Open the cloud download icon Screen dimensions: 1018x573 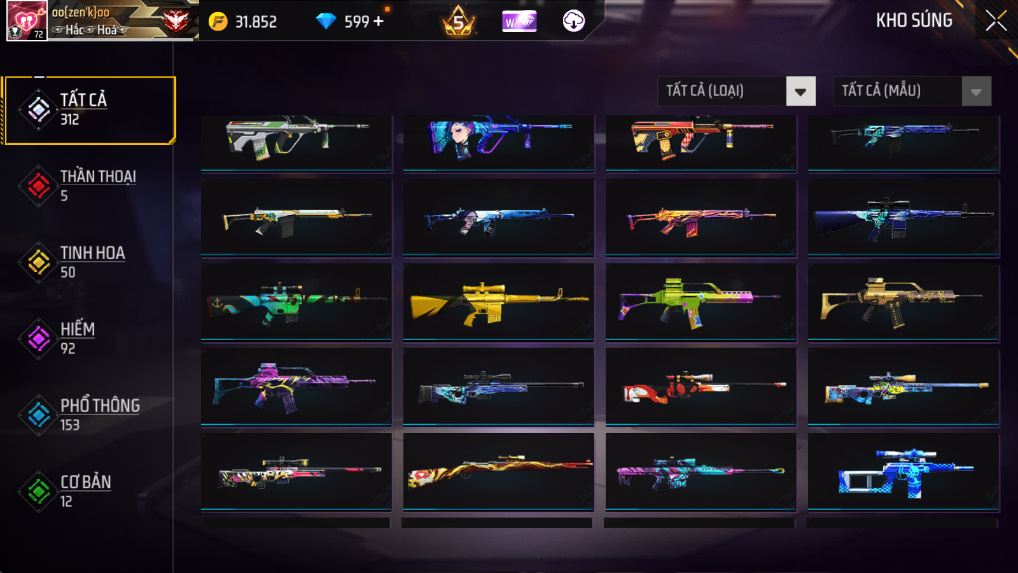[x=574, y=21]
